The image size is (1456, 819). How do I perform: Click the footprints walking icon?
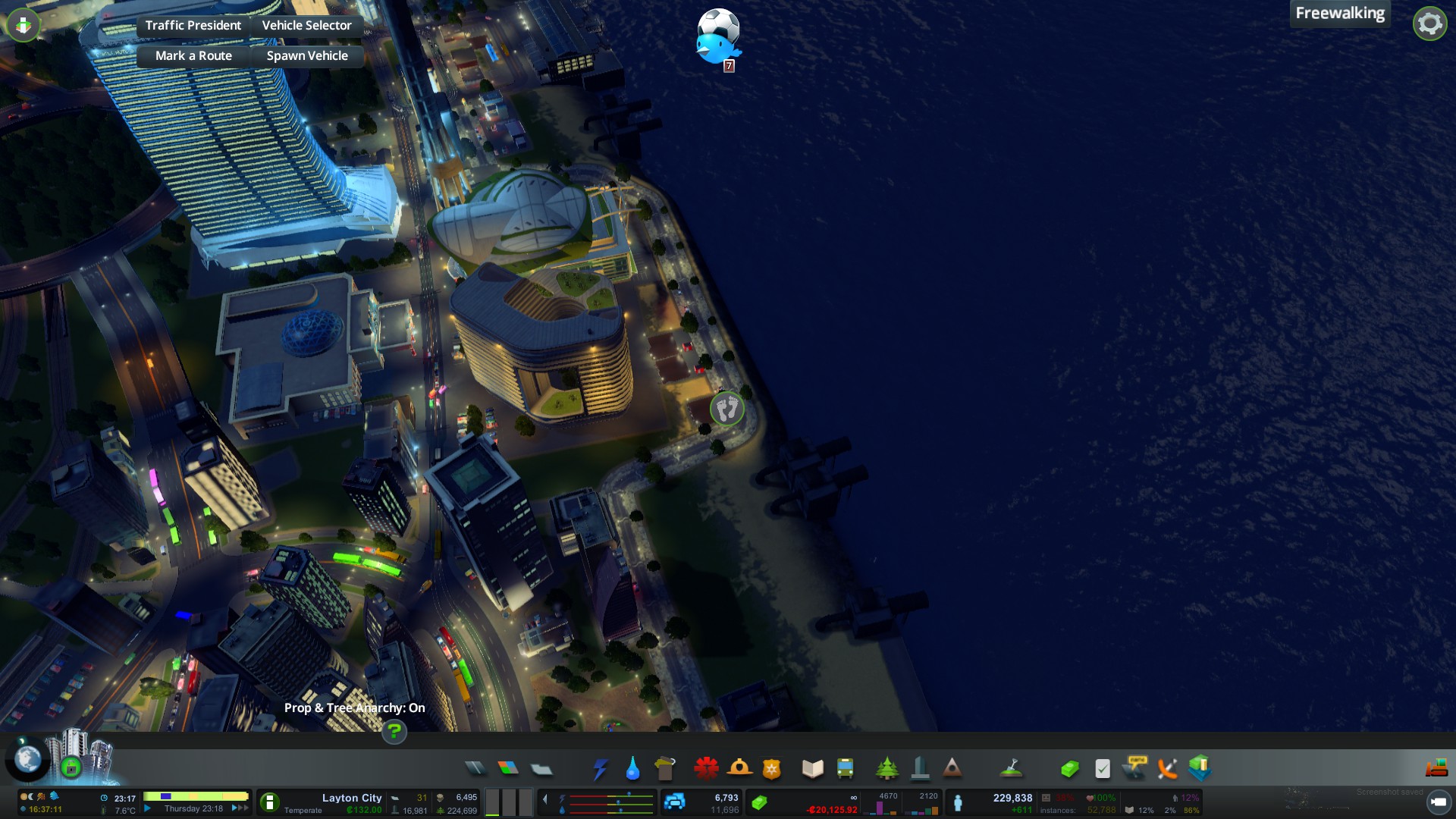coord(726,409)
